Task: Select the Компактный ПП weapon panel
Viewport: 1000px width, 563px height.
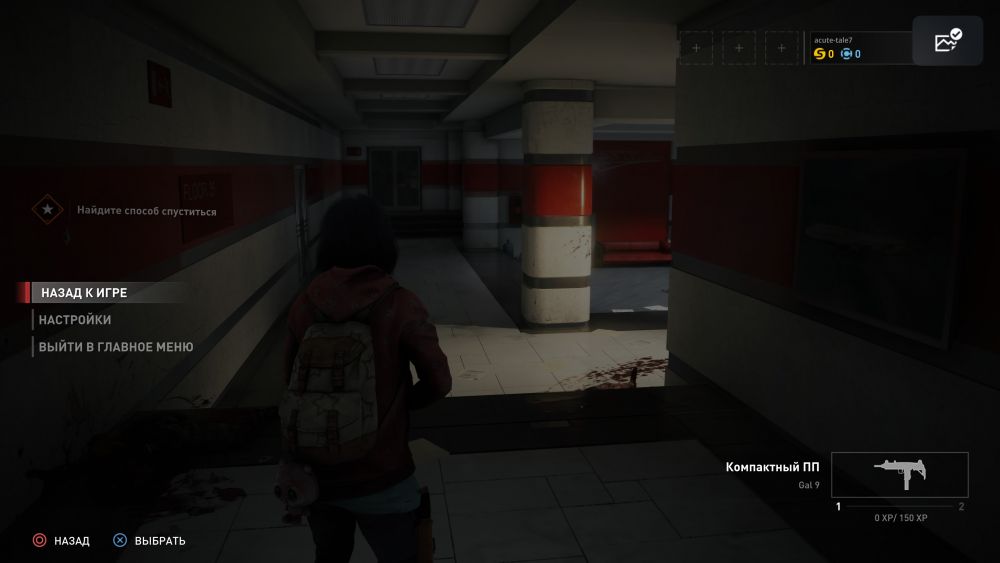Action: pyautogui.click(x=899, y=475)
